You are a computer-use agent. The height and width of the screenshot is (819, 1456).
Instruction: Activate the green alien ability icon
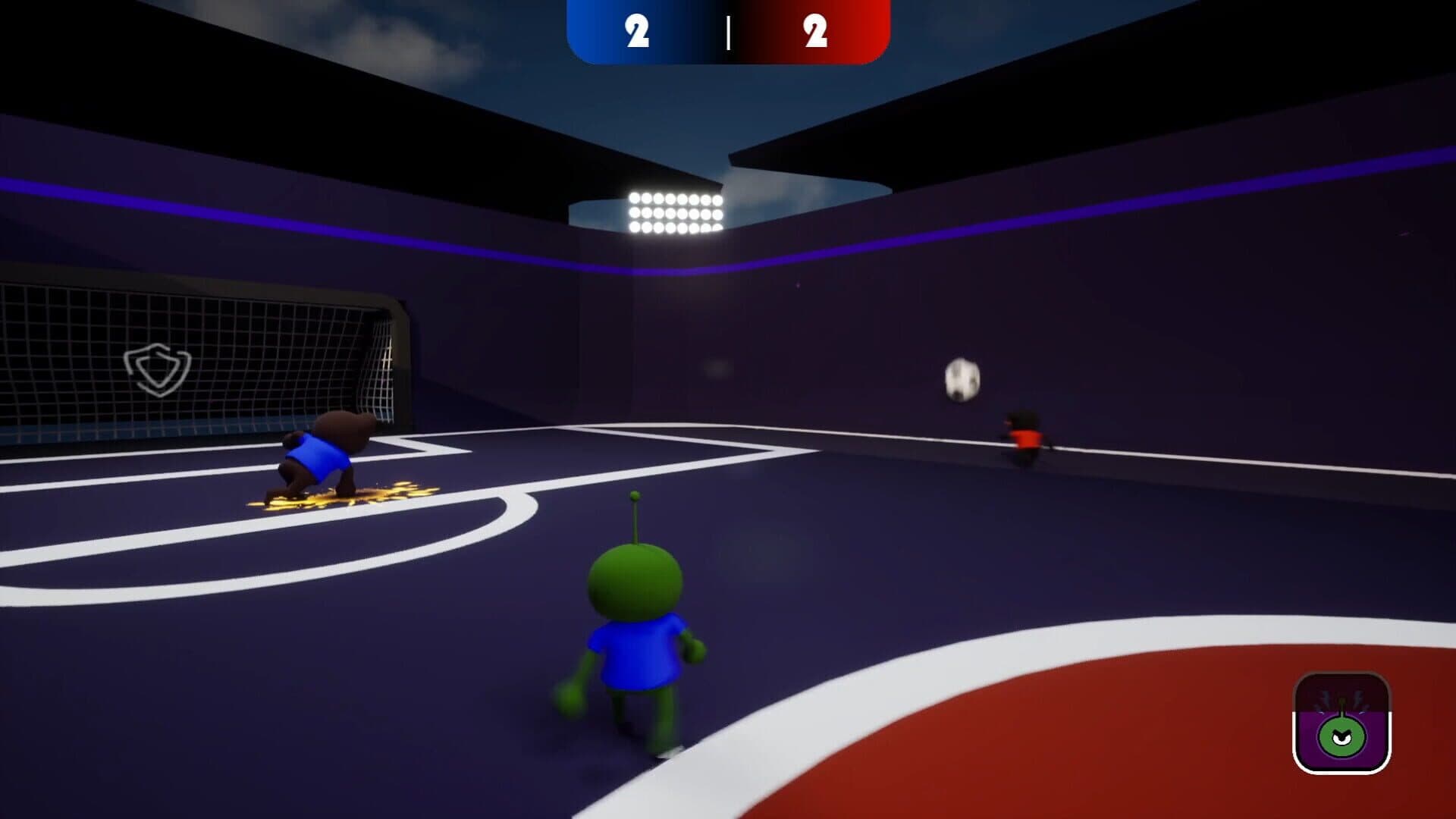pos(1341,723)
